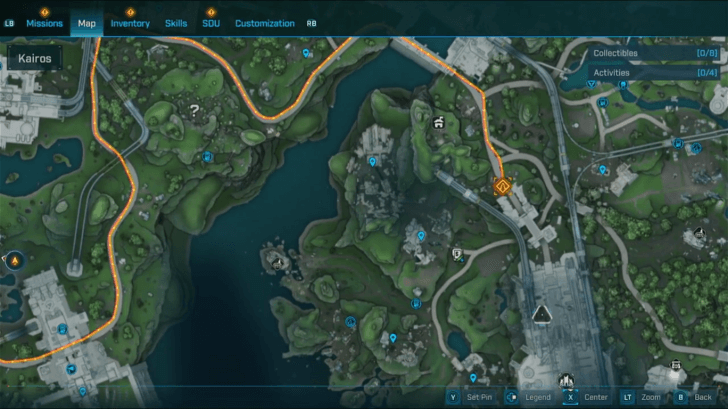The image size is (728, 409).
Task: Select the player arrow marker on the map
Action: (541, 314)
